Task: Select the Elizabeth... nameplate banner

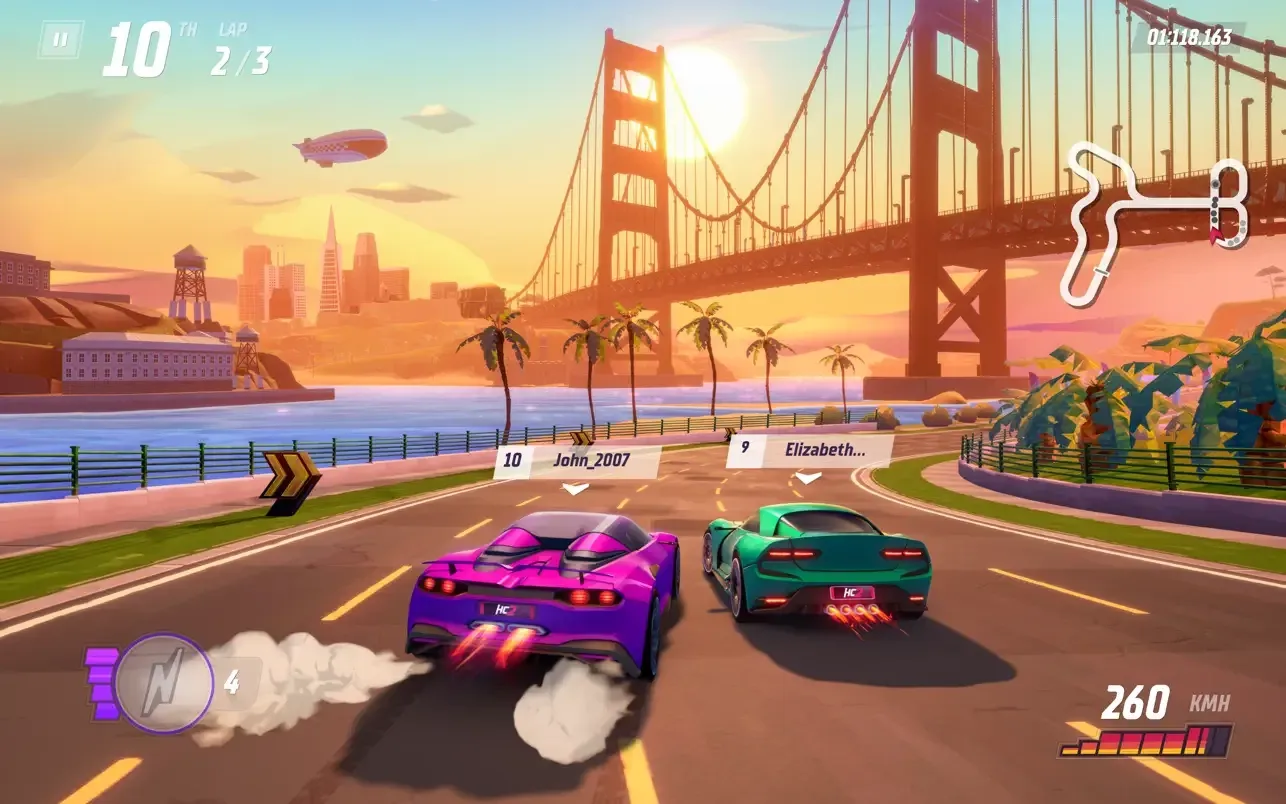Action: pos(826,451)
